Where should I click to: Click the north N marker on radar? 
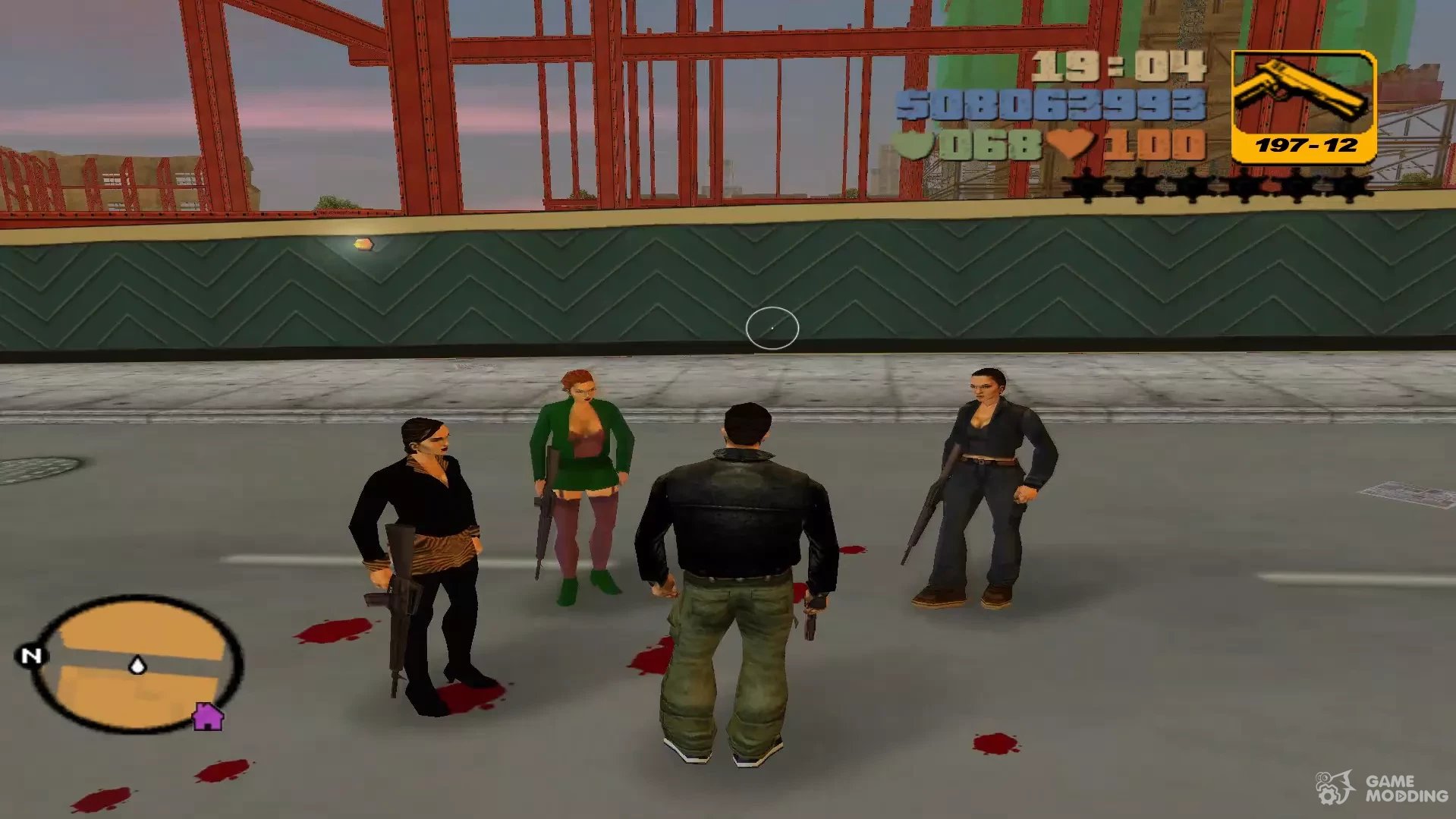[31, 655]
